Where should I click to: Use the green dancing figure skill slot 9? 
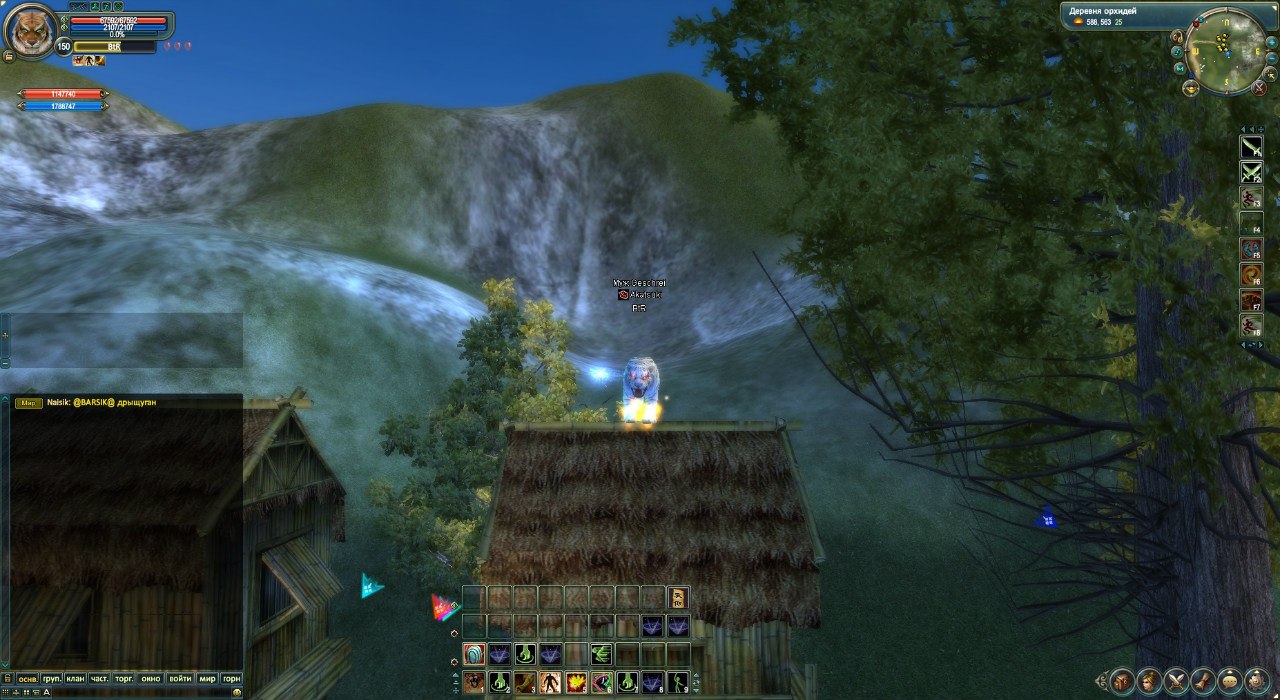click(x=678, y=683)
